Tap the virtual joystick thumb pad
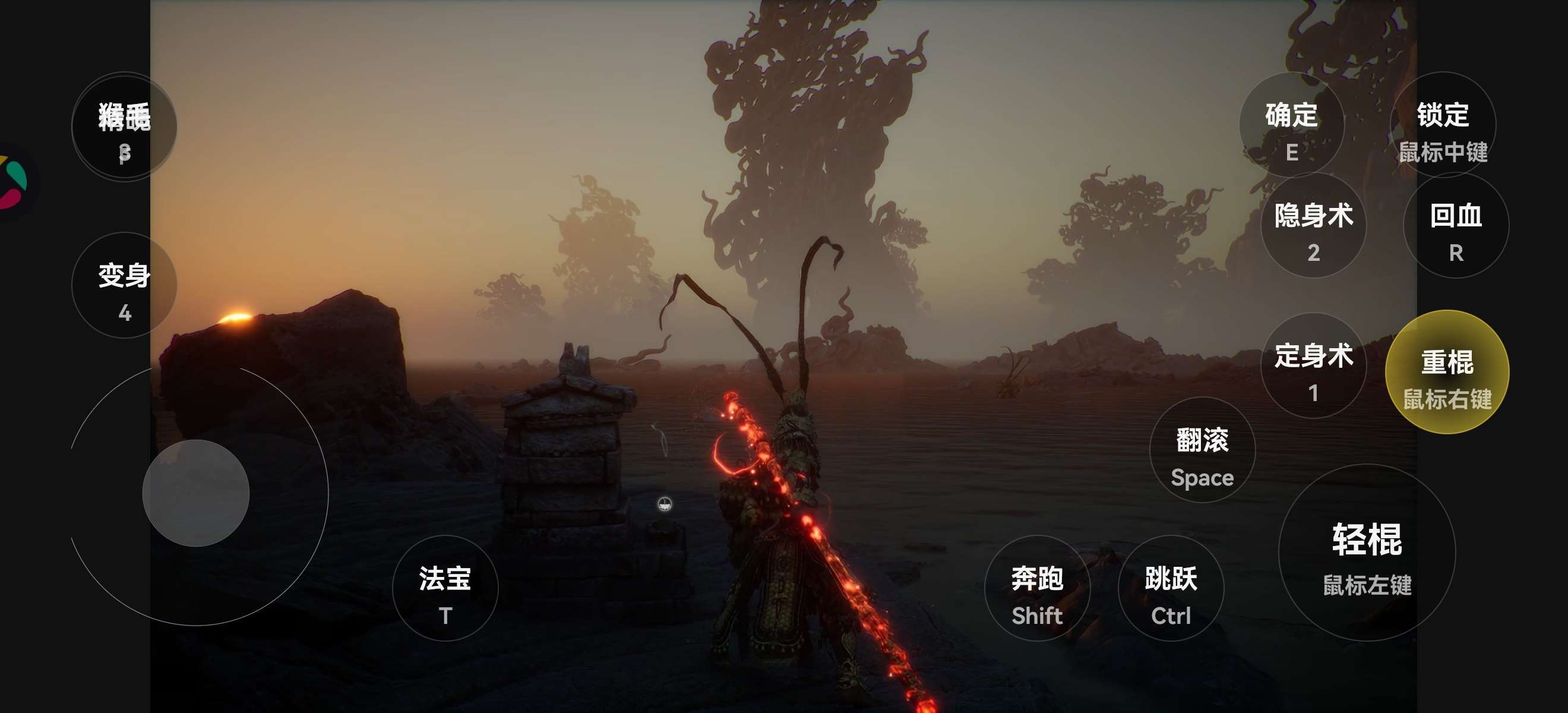Image resolution: width=1568 pixels, height=713 pixels. click(196, 493)
